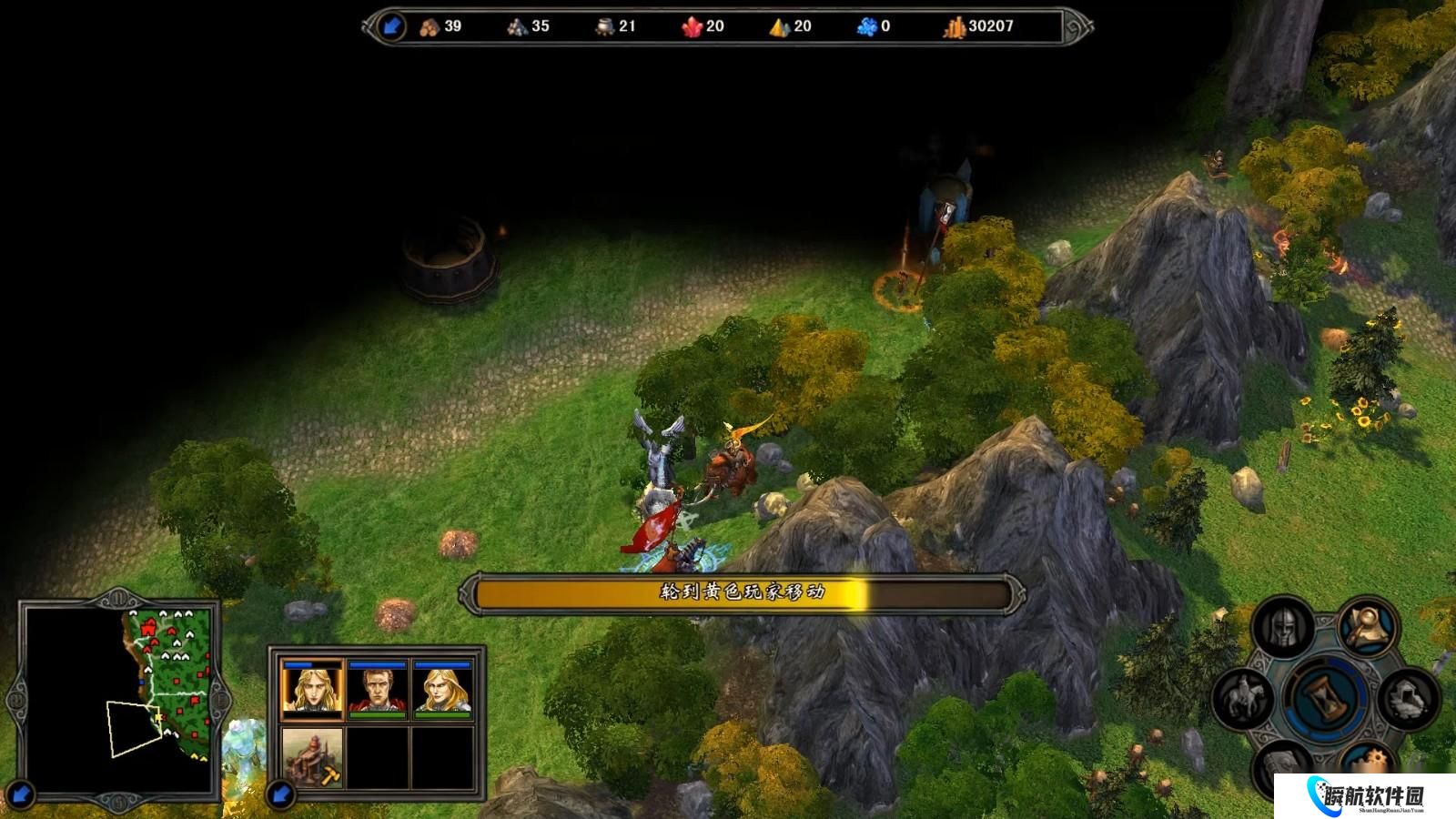Viewport: 1456px width, 819px height.
Task: Collapse the hero panel with blue arrow
Action: [x=281, y=794]
